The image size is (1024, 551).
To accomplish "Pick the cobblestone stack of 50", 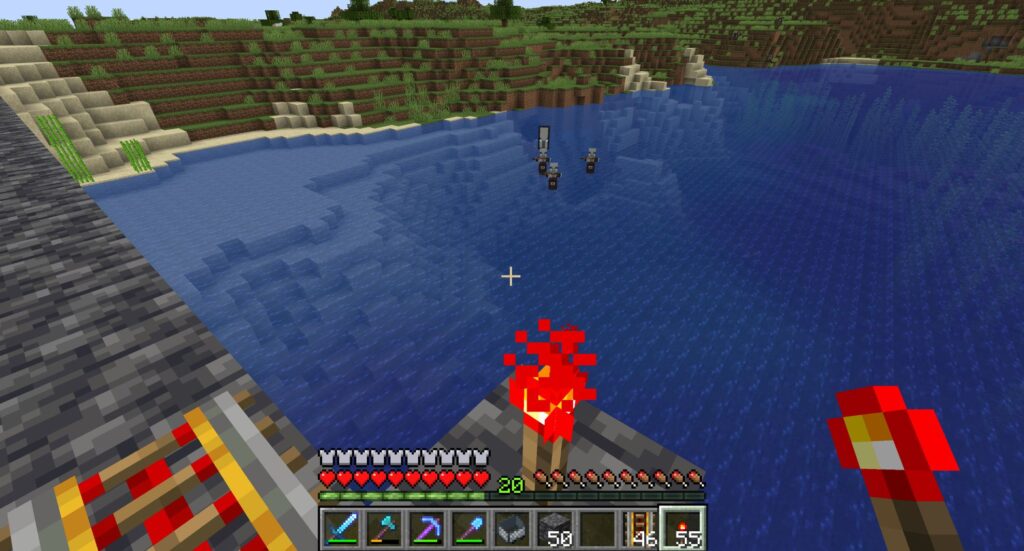I will click(x=556, y=527).
